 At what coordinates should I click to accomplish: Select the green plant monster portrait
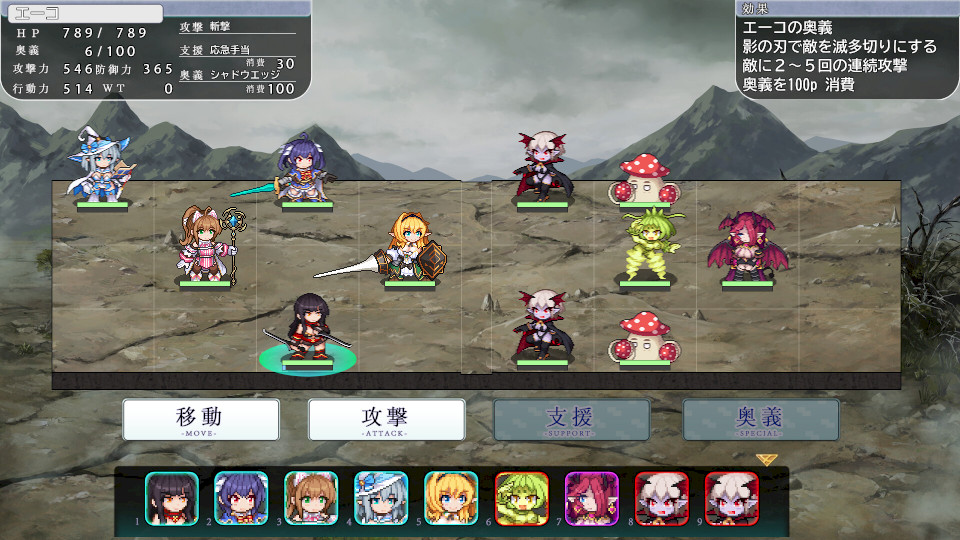[x=521, y=498]
